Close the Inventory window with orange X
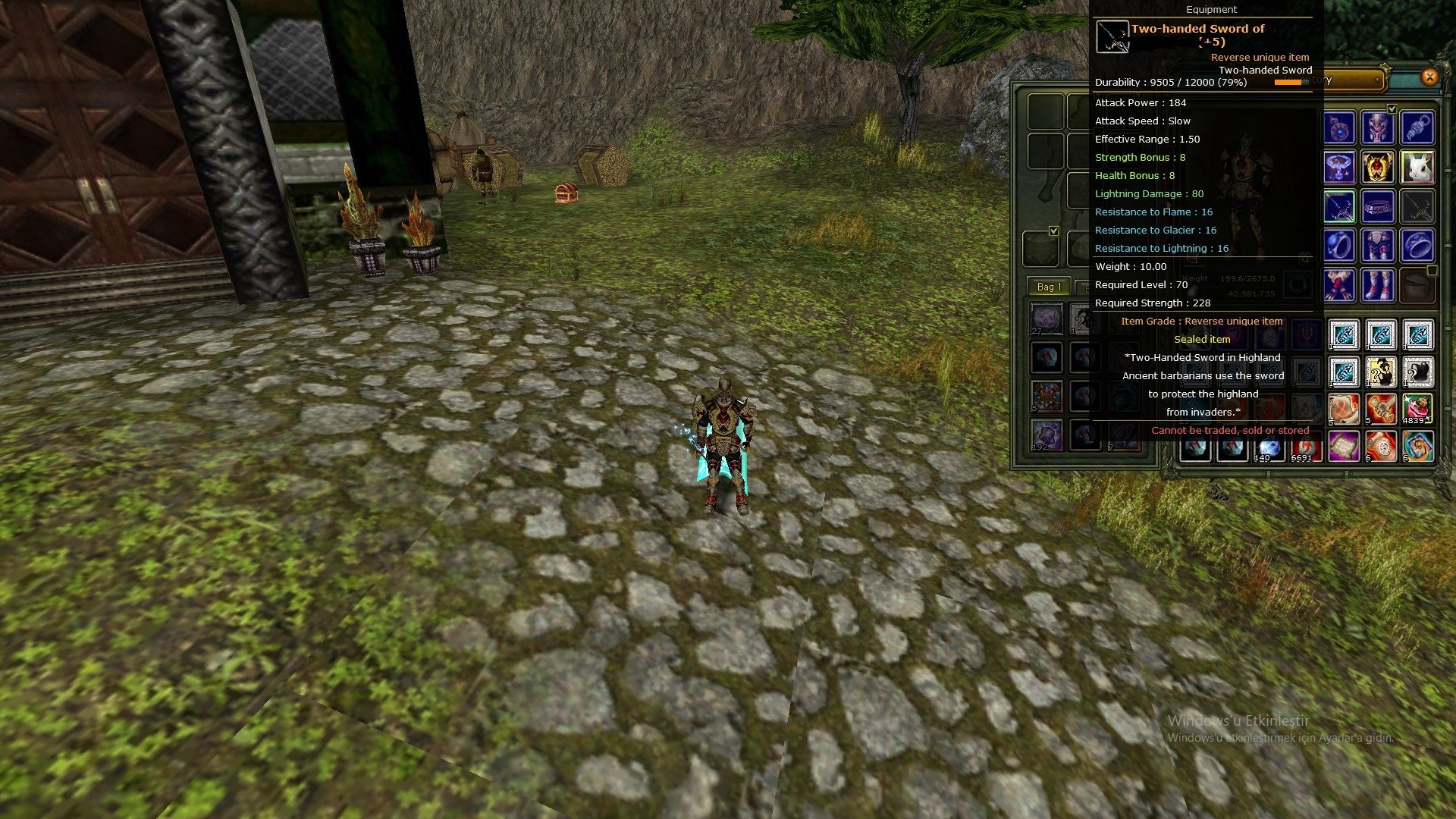 (x=1430, y=78)
